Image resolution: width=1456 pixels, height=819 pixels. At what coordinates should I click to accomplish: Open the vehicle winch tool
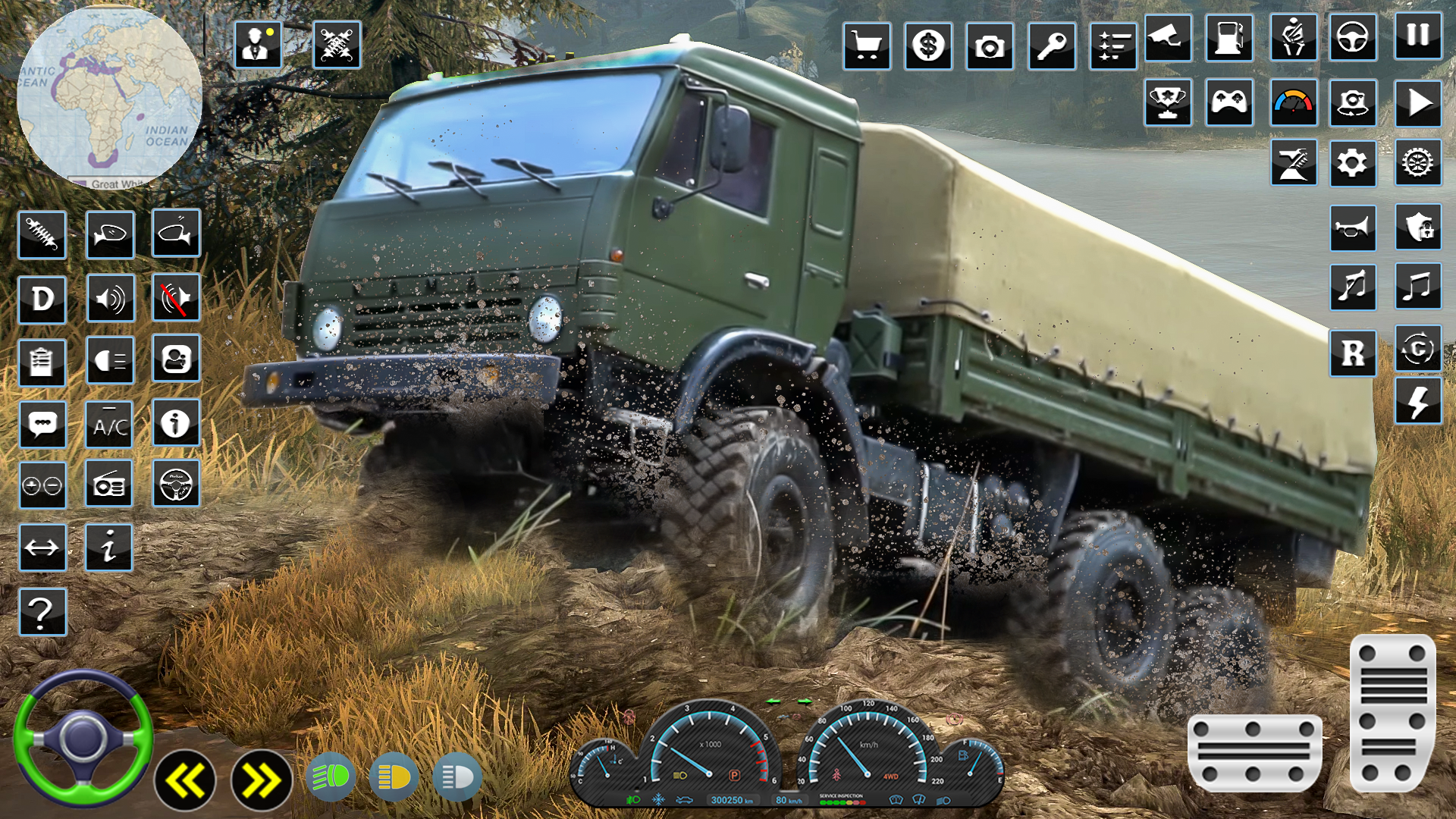click(x=1294, y=164)
